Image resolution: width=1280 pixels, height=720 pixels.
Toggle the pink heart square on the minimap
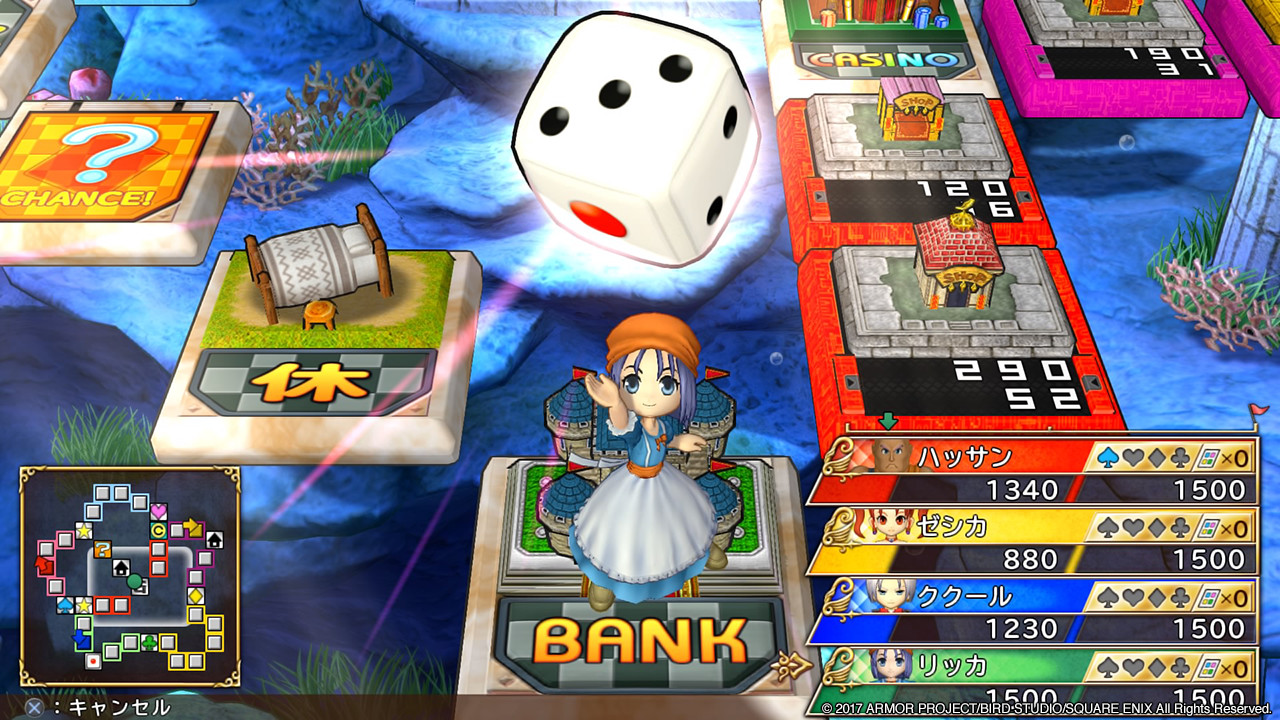[x=158, y=510]
